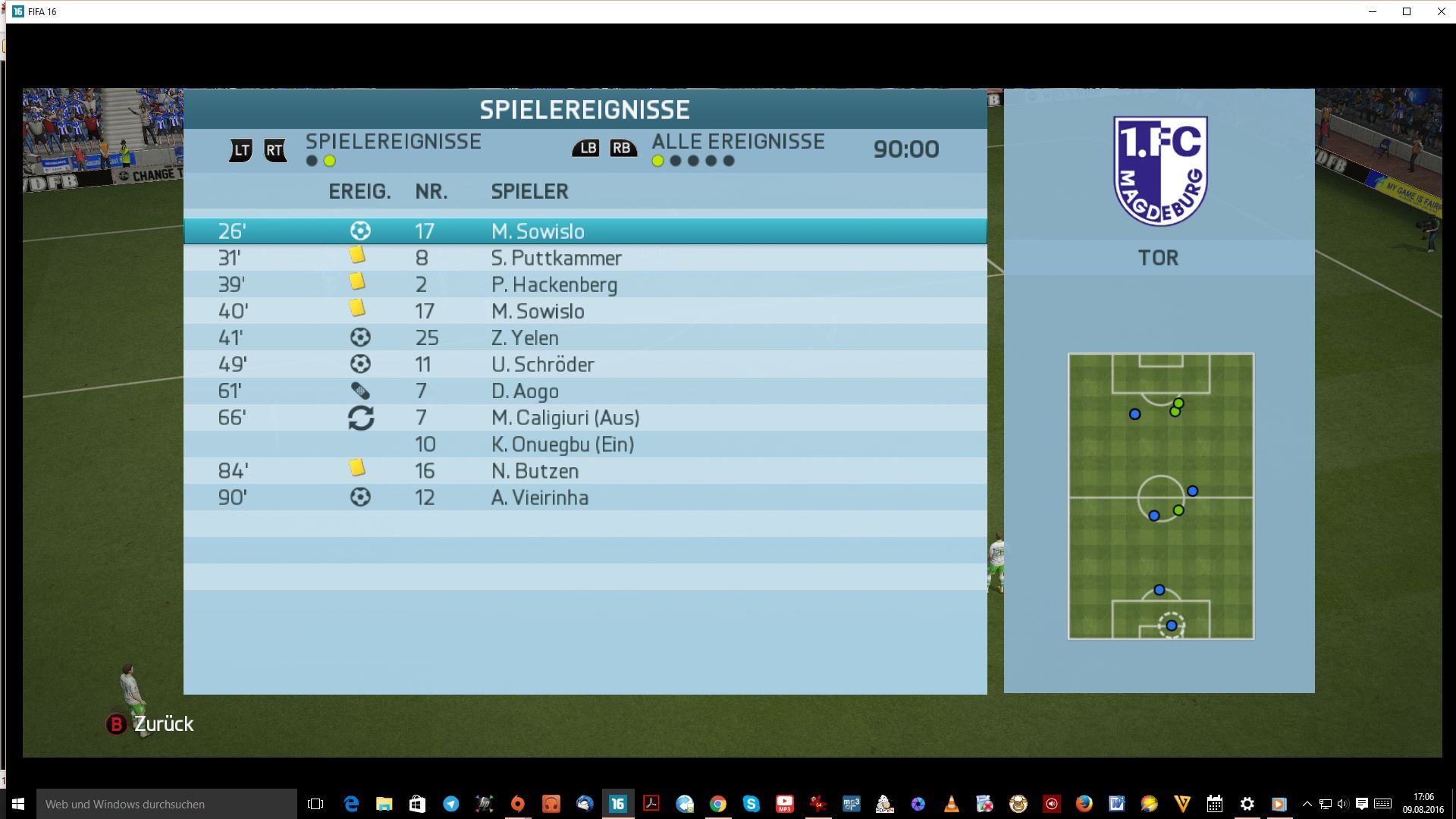Pick the 90' A. Vieirinha goal row

tap(585, 497)
